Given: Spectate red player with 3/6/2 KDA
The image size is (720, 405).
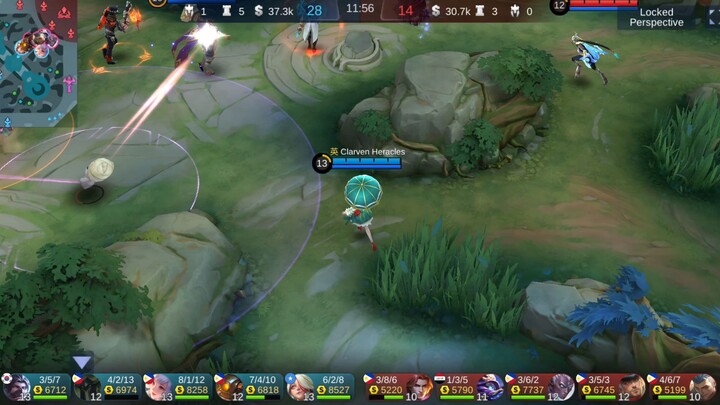Looking at the screenshot, I should point(539,387).
